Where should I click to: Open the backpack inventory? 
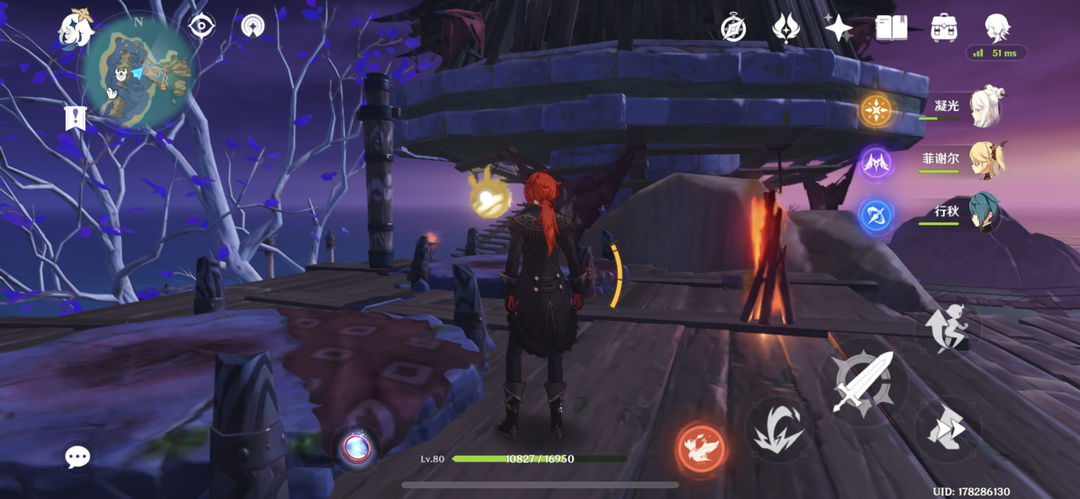(943, 28)
